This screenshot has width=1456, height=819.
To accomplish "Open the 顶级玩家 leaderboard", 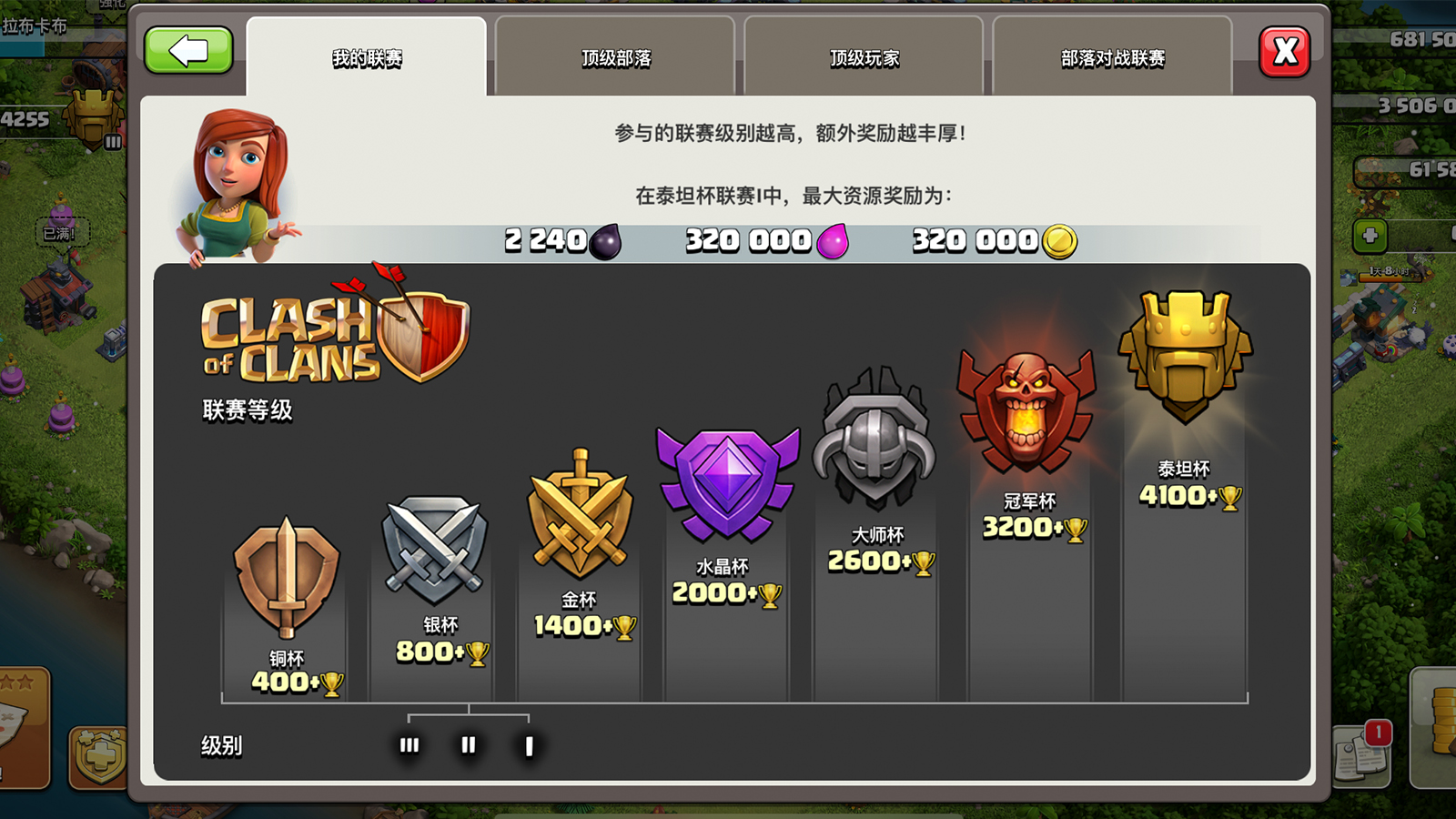I will 863,56.
